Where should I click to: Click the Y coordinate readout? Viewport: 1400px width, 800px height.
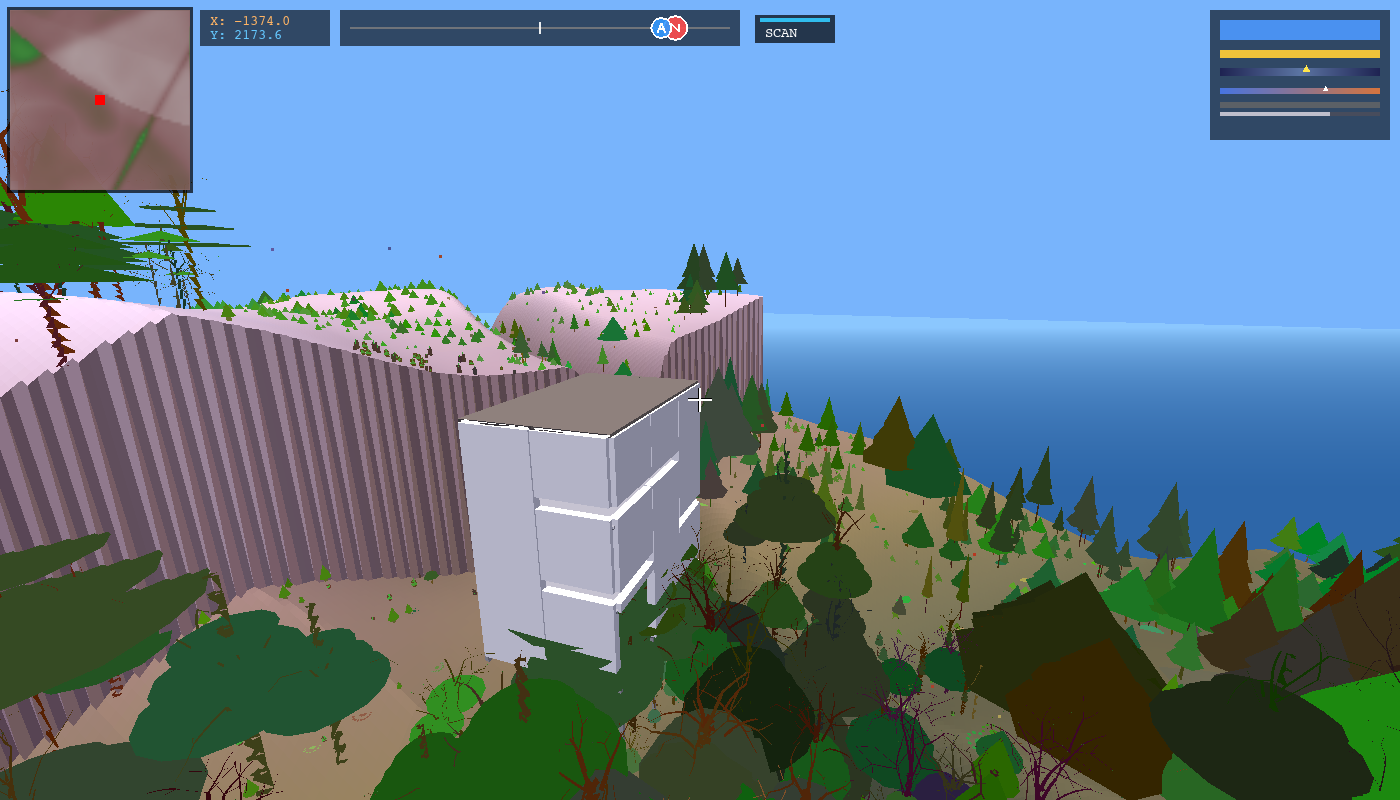(250, 37)
